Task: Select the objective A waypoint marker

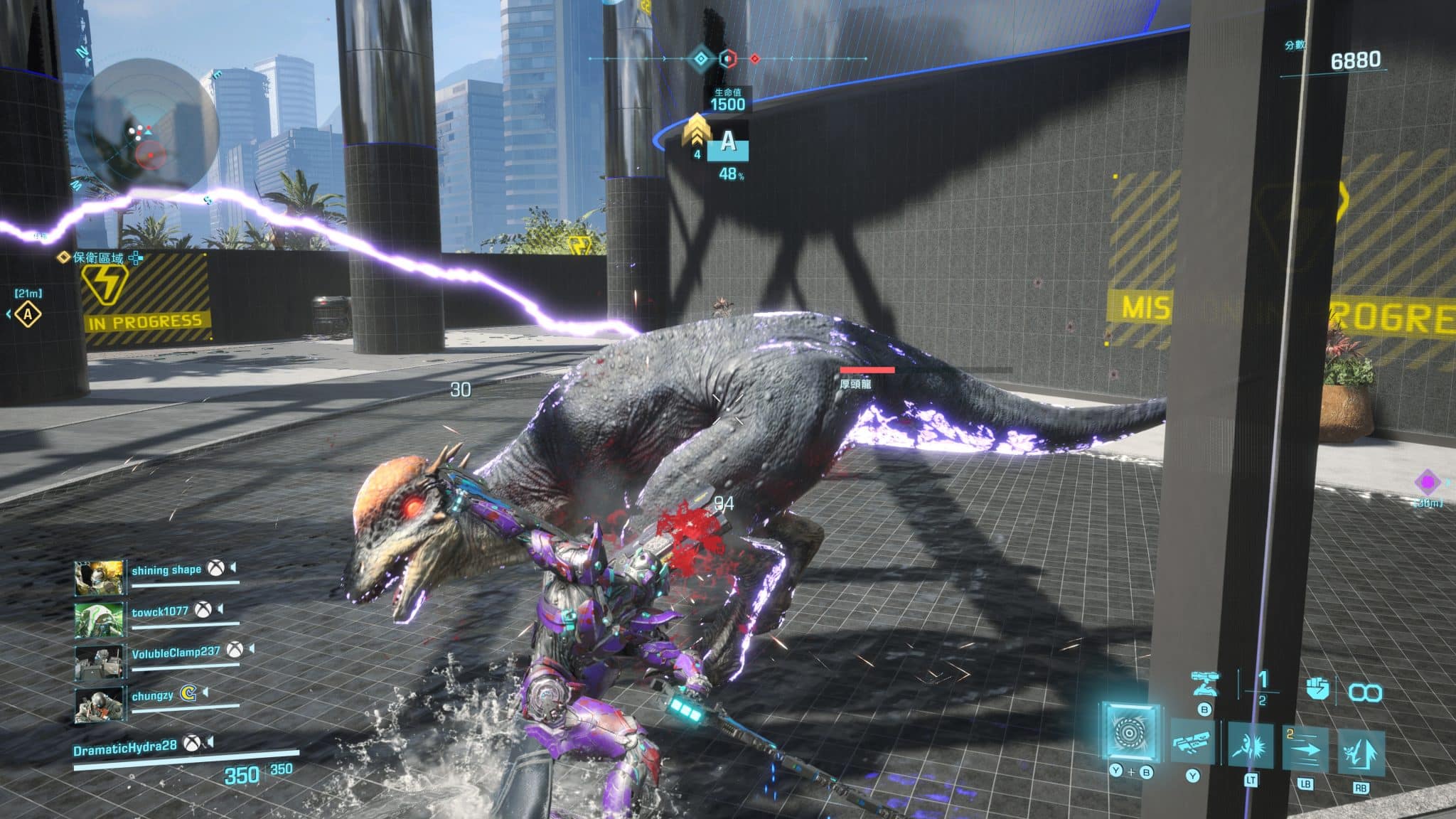Action: click(x=28, y=314)
